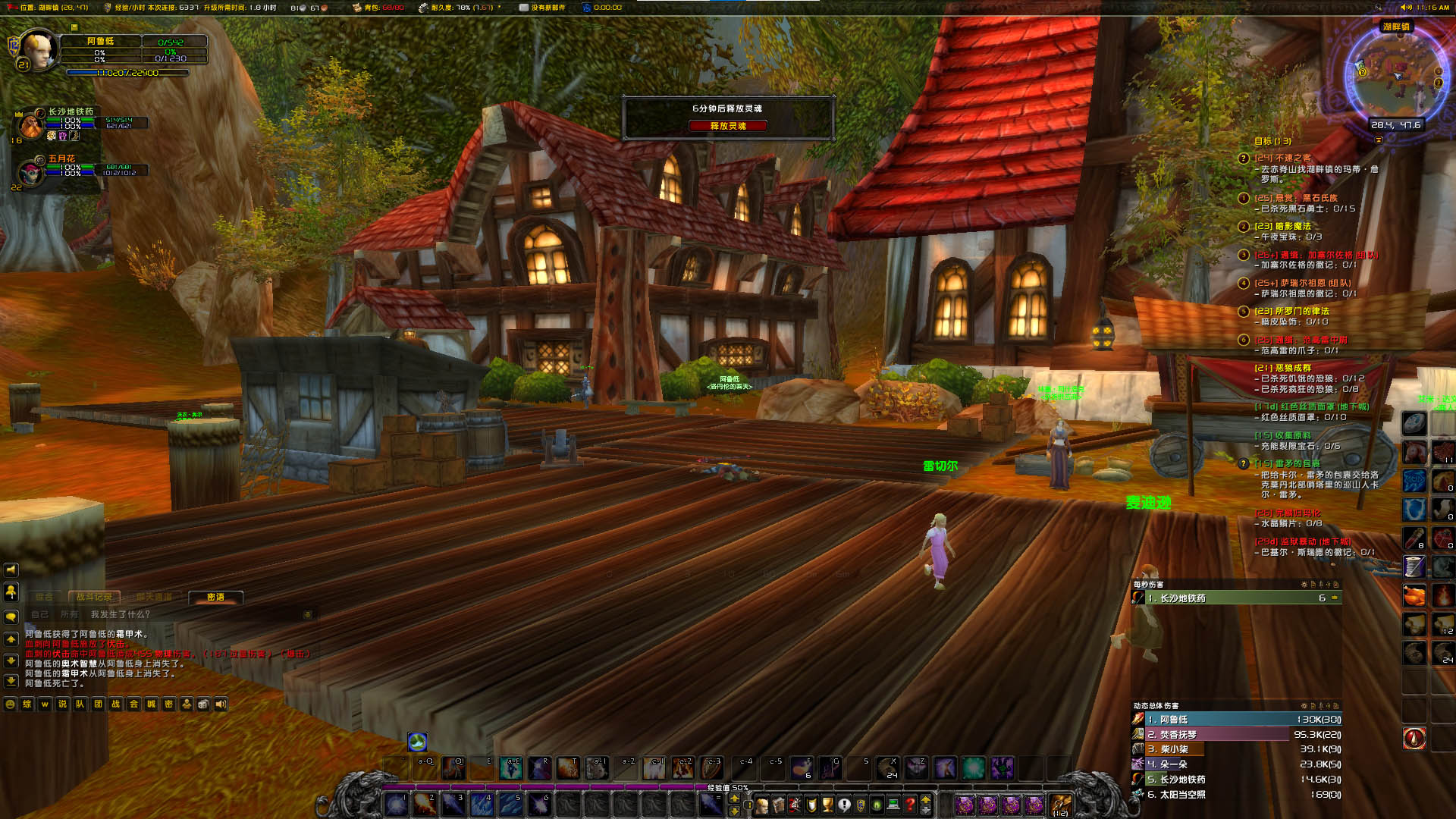The image size is (1456, 819).
Task: Click the gold trophy achievements button
Action: pyautogui.click(x=827, y=805)
